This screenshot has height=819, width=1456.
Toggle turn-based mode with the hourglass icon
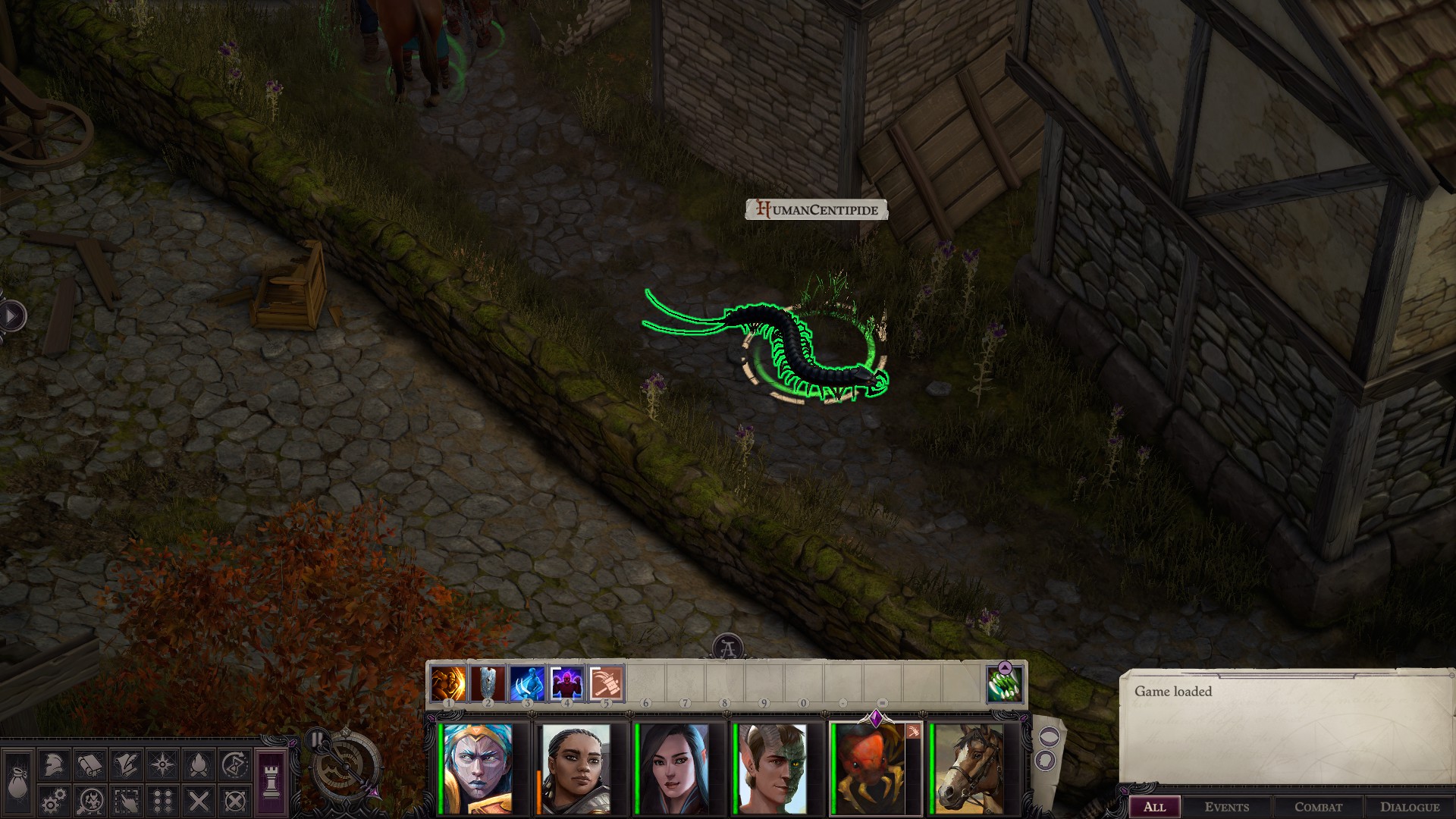[234, 765]
